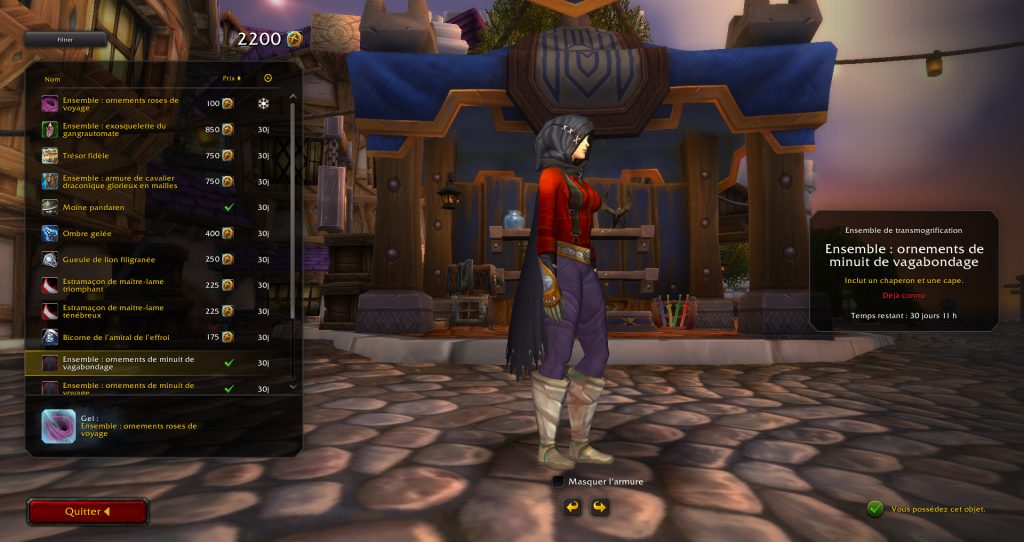This screenshot has height=542, width=1024.
Task: Click the Quitter button
Action: 88,512
